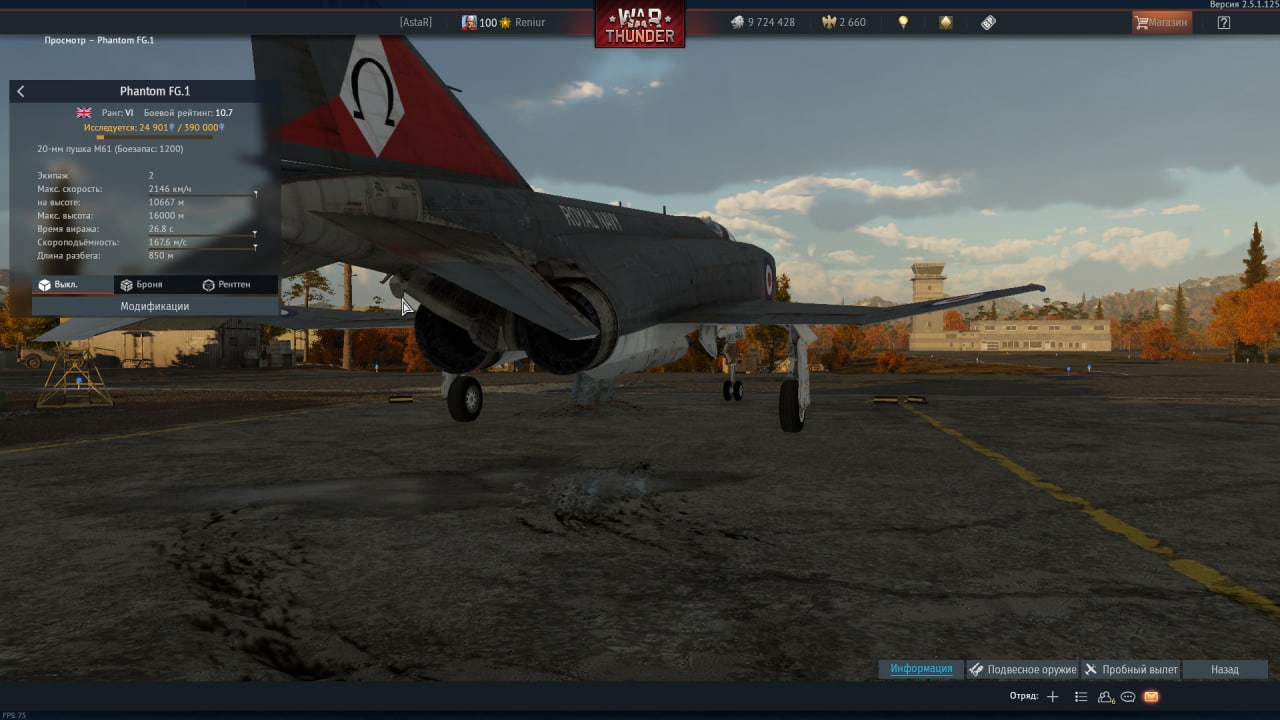Click the back arrow beside Phantom FG.1

tap(21, 91)
